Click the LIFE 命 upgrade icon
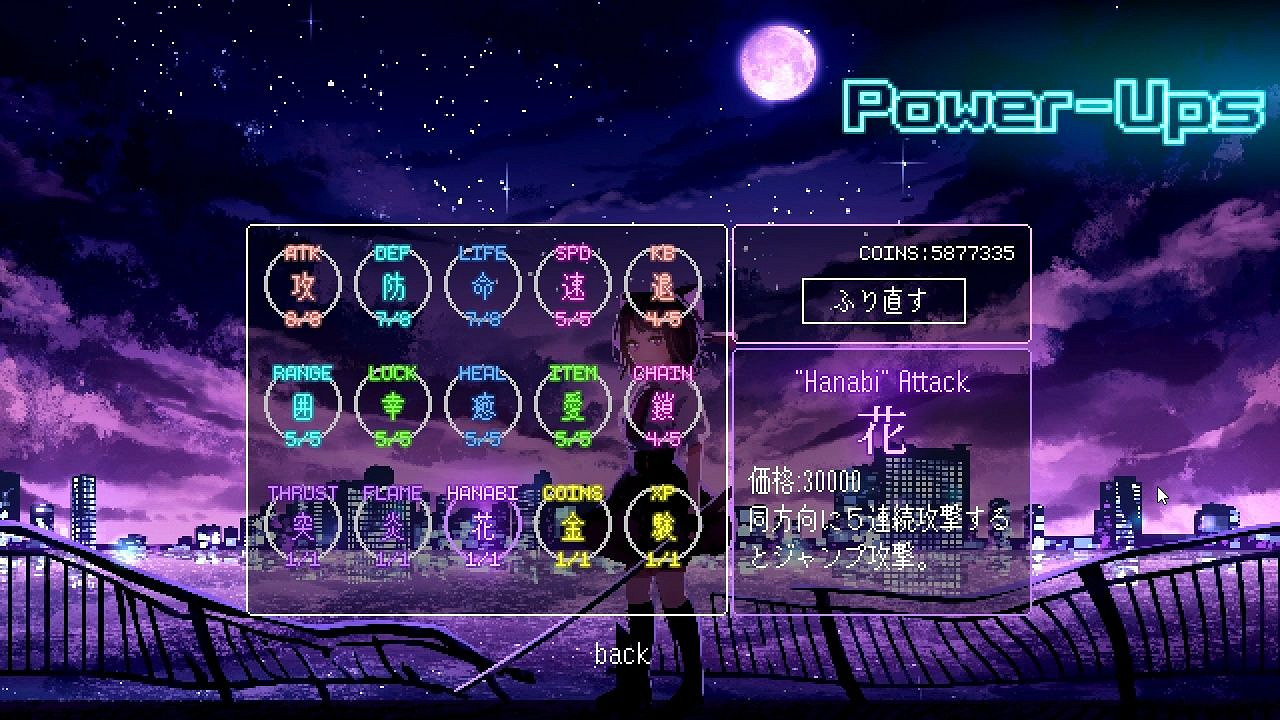 pyautogui.click(x=482, y=285)
